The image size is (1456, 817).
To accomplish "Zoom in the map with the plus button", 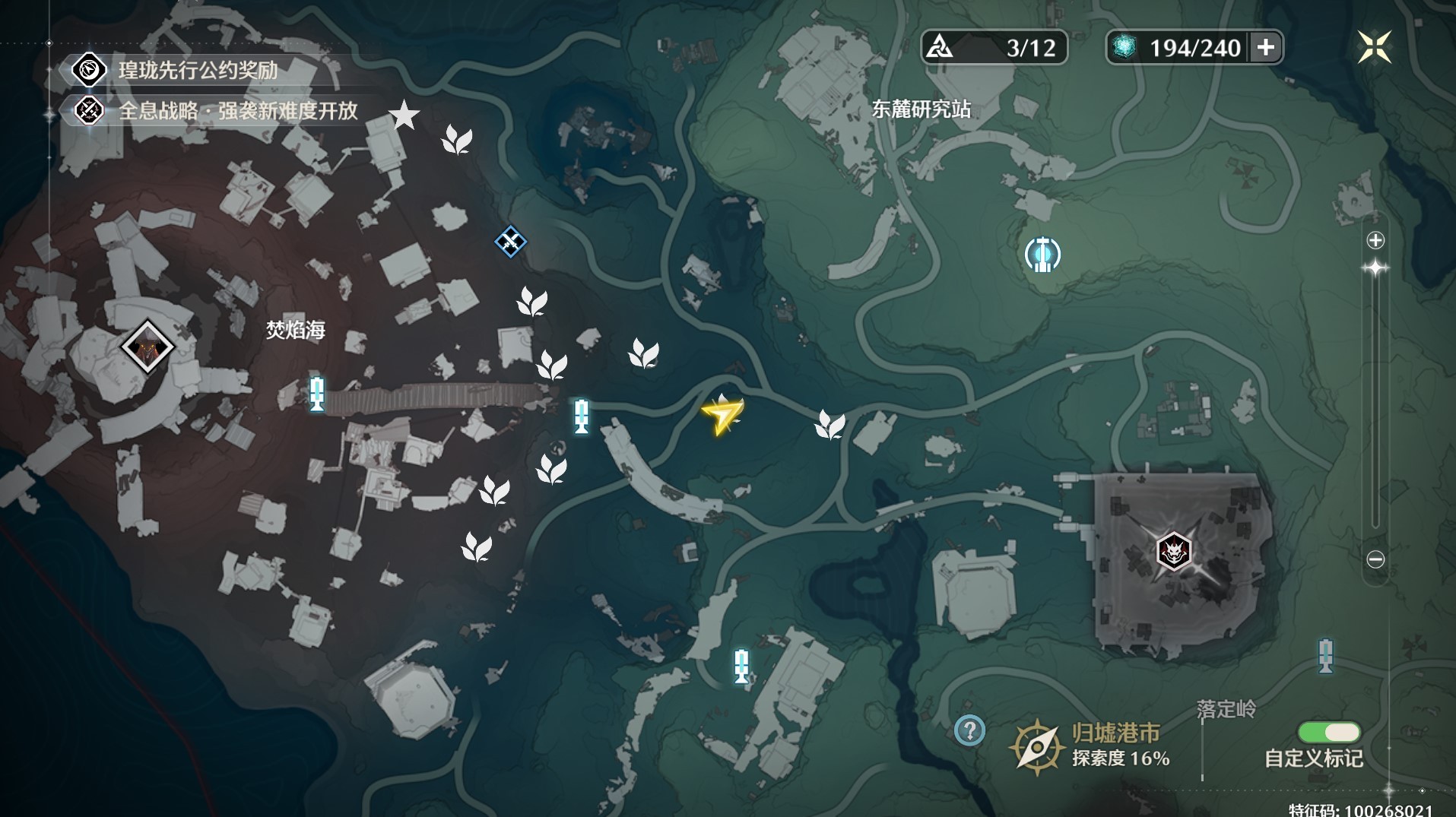I will (1375, 241).
